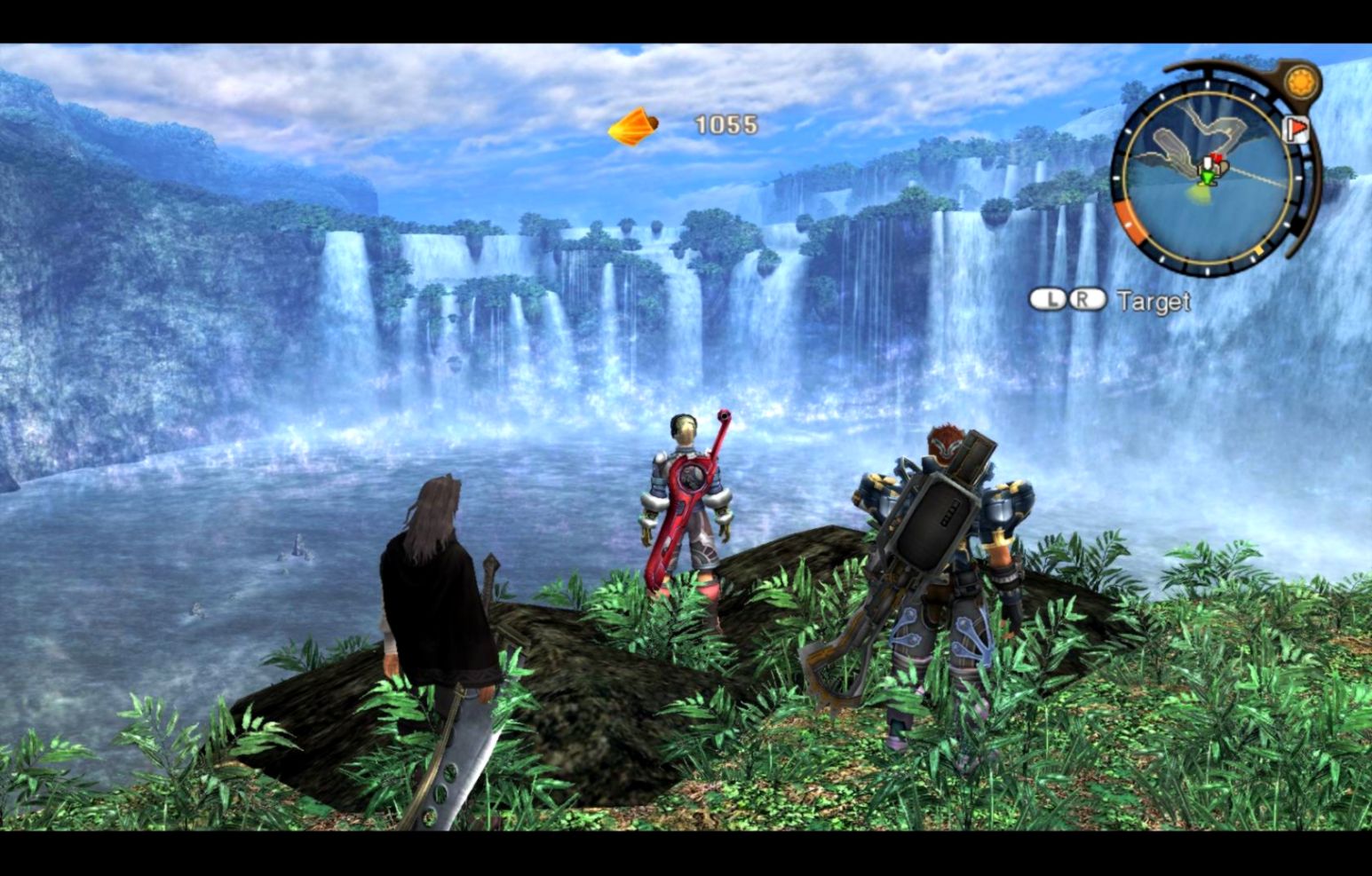The height and width of the screenshot is (876, 1372).
Task: Select the red flag quest marker beside the minimap
Action: (x=1296, y=130)
